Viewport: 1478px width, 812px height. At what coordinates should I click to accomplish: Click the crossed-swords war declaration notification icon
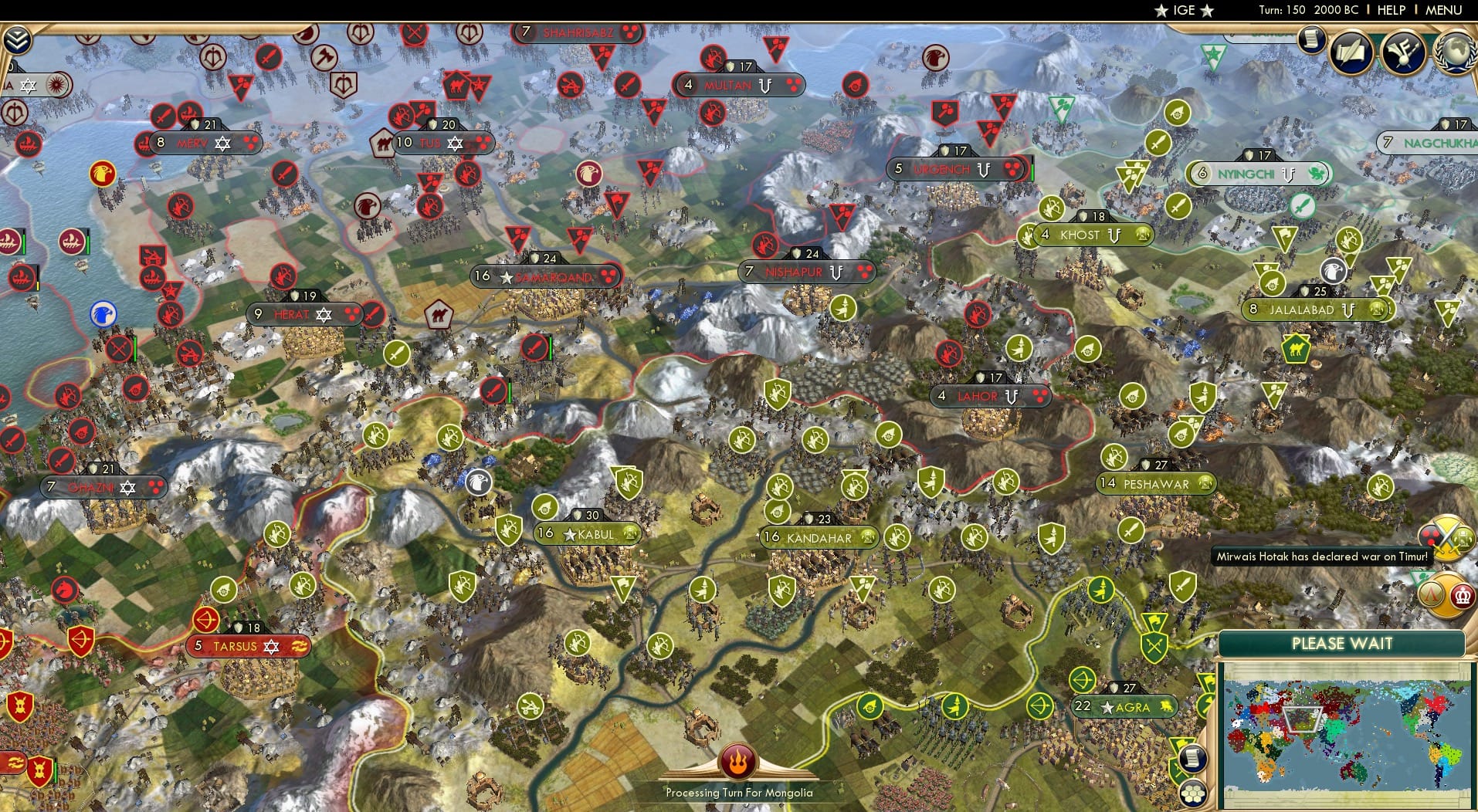1447,538
